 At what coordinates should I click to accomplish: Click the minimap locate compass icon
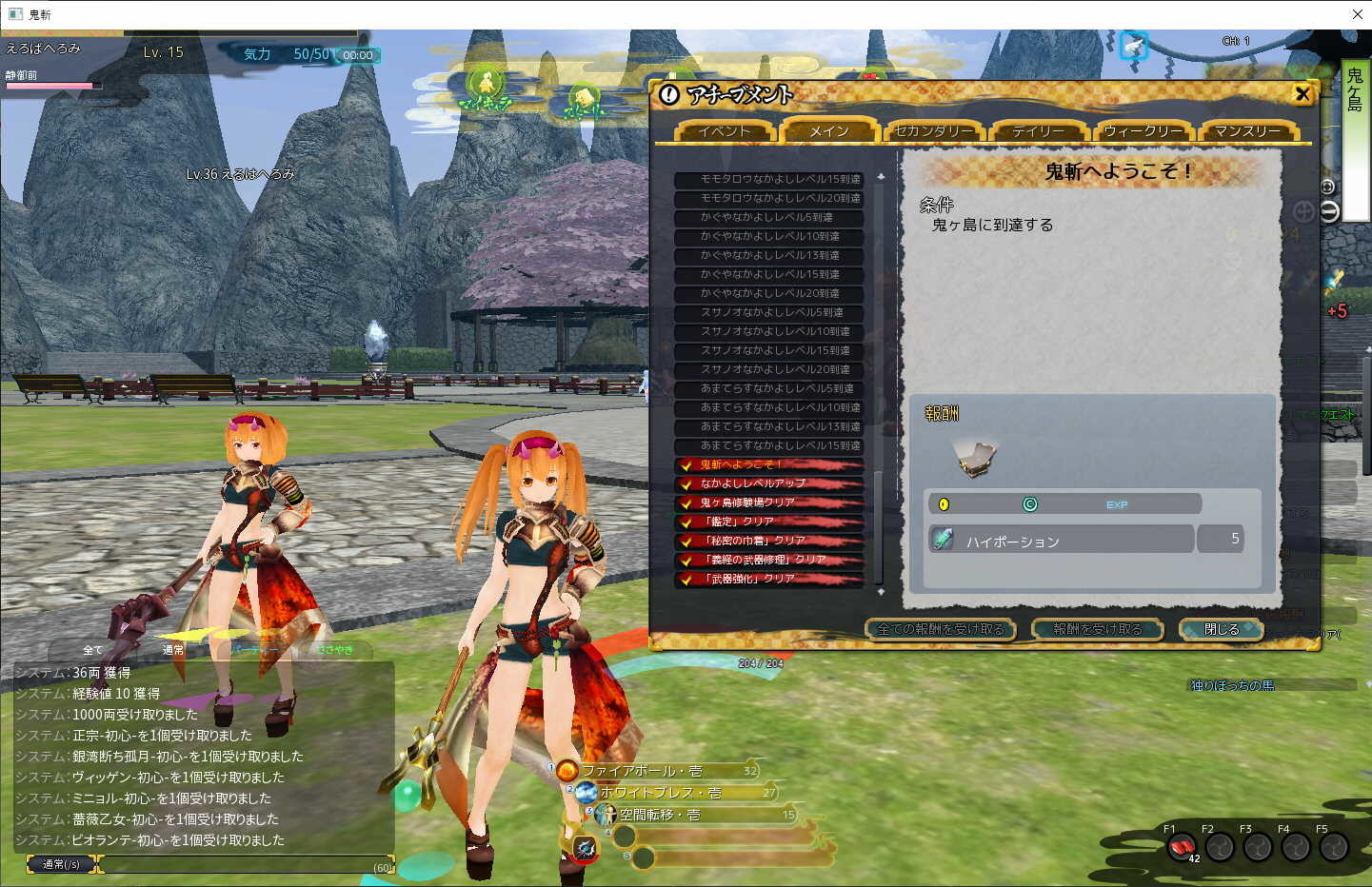click(x=1328, y=188)
